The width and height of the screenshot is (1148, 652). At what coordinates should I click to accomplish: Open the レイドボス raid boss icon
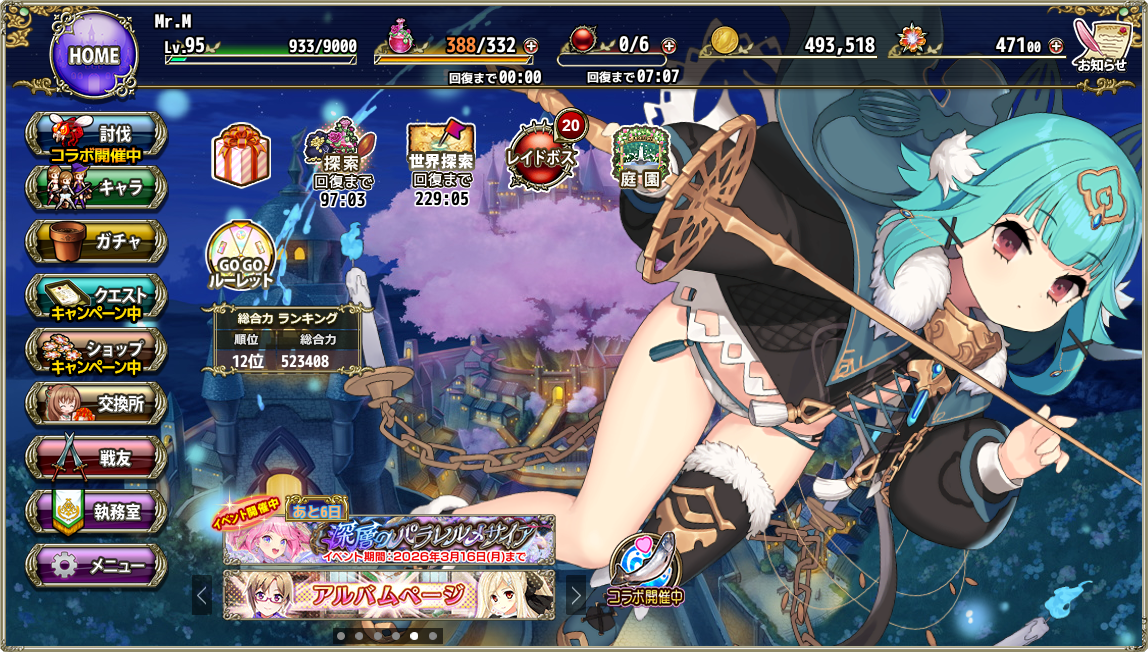pos(541,156)
